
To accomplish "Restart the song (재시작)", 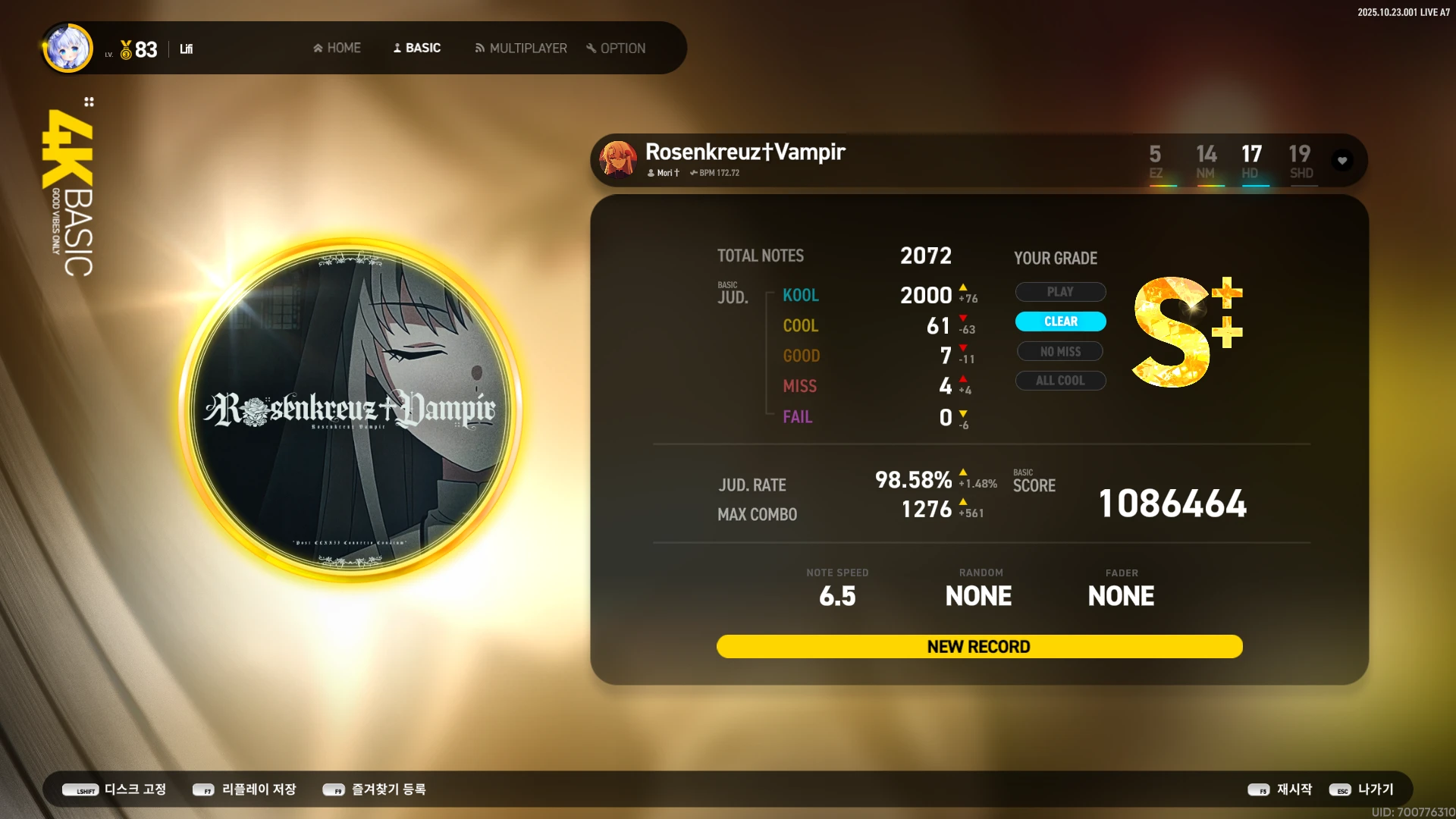I will point(1280,789).
